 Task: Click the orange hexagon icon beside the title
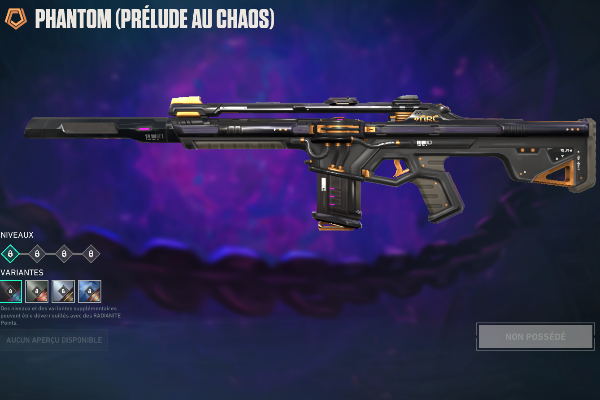coord(17,18)
